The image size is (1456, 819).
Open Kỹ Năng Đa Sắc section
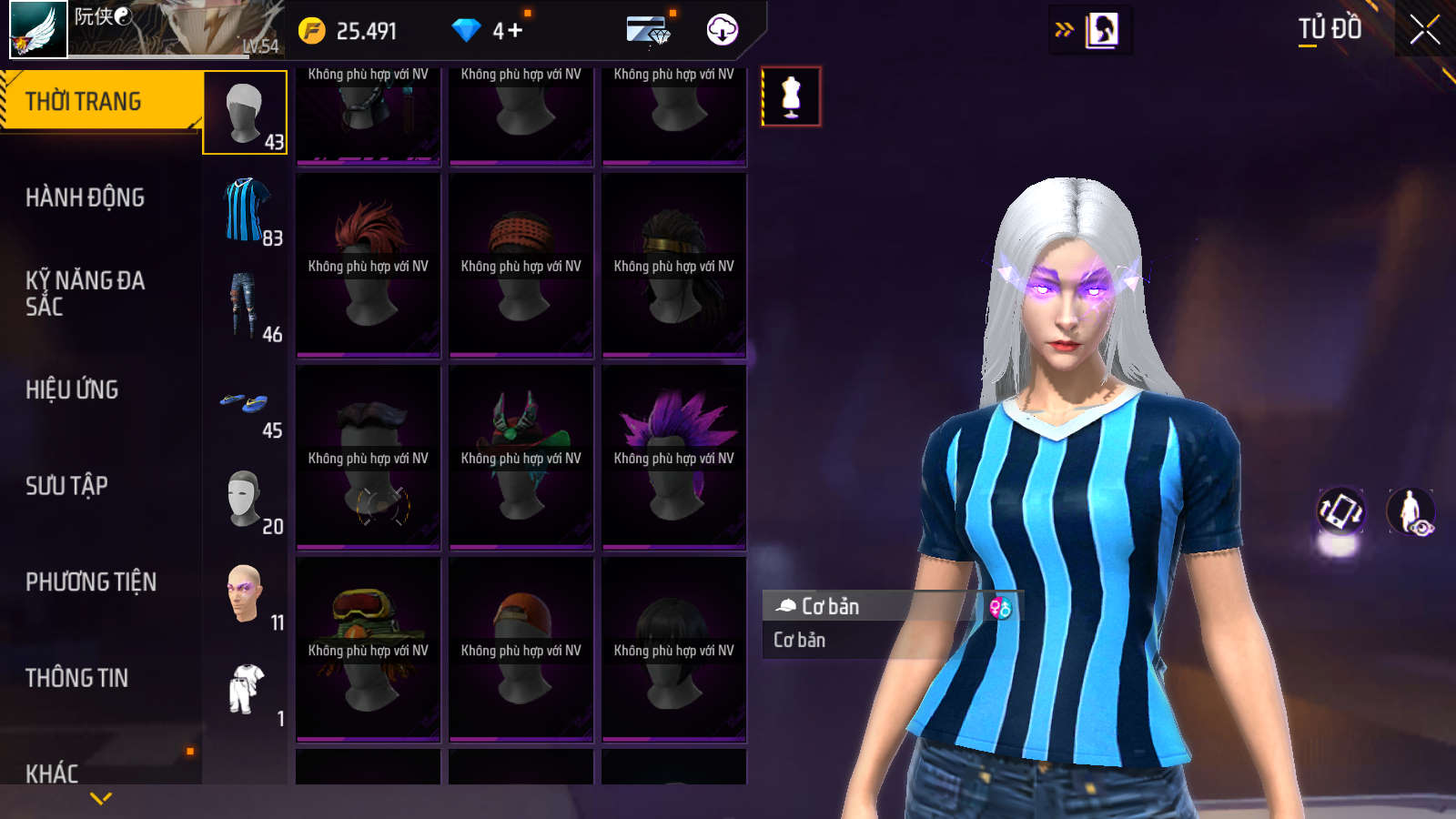[x=86, y=293]
